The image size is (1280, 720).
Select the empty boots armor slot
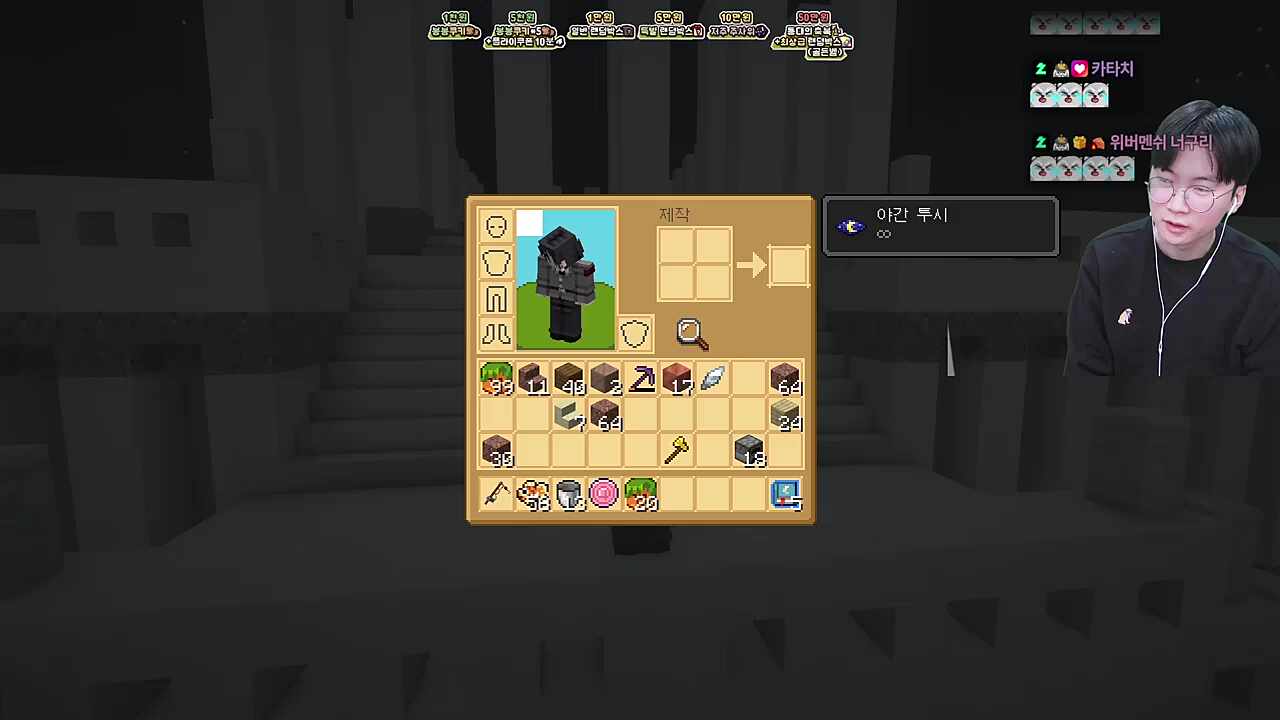tap(496, 334)
